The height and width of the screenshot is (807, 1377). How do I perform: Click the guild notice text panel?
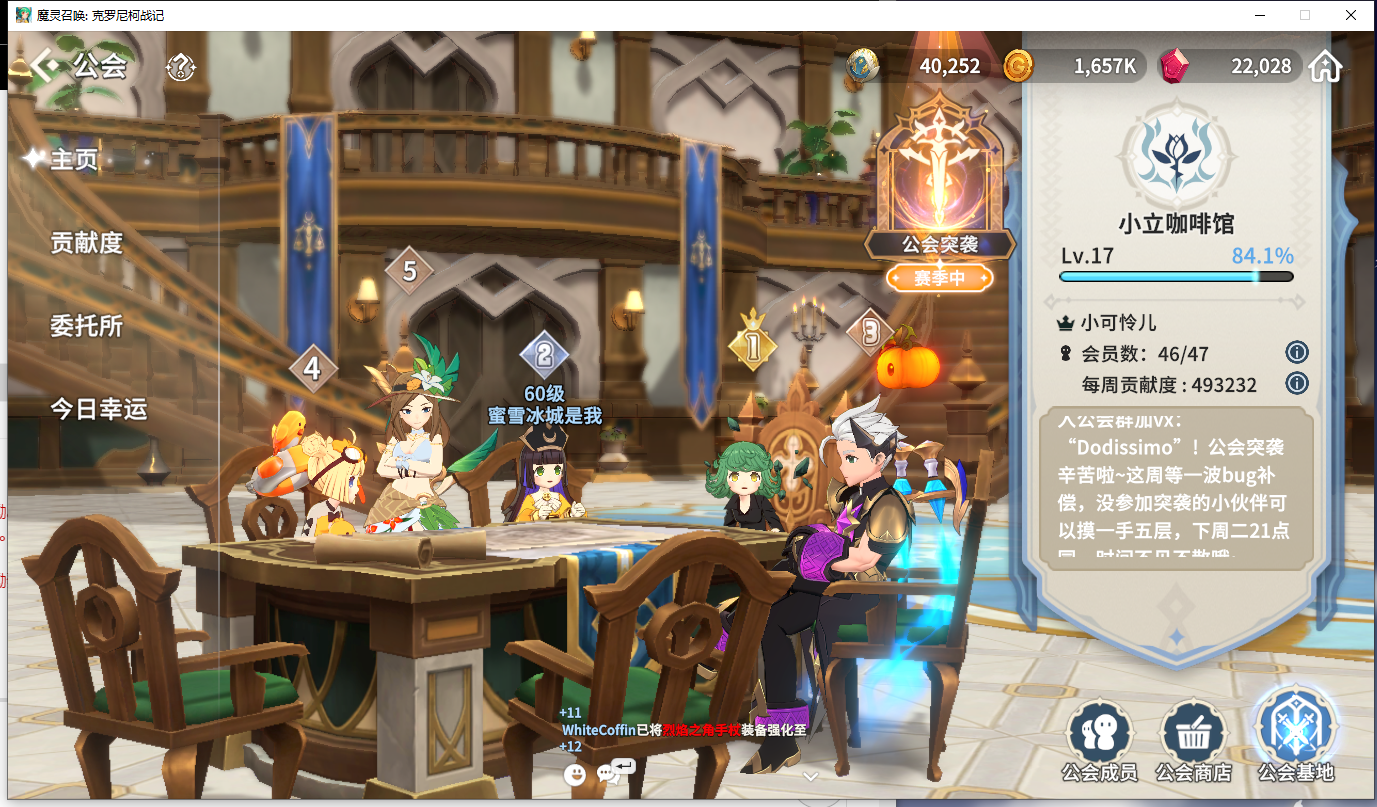coord(1176,489)
